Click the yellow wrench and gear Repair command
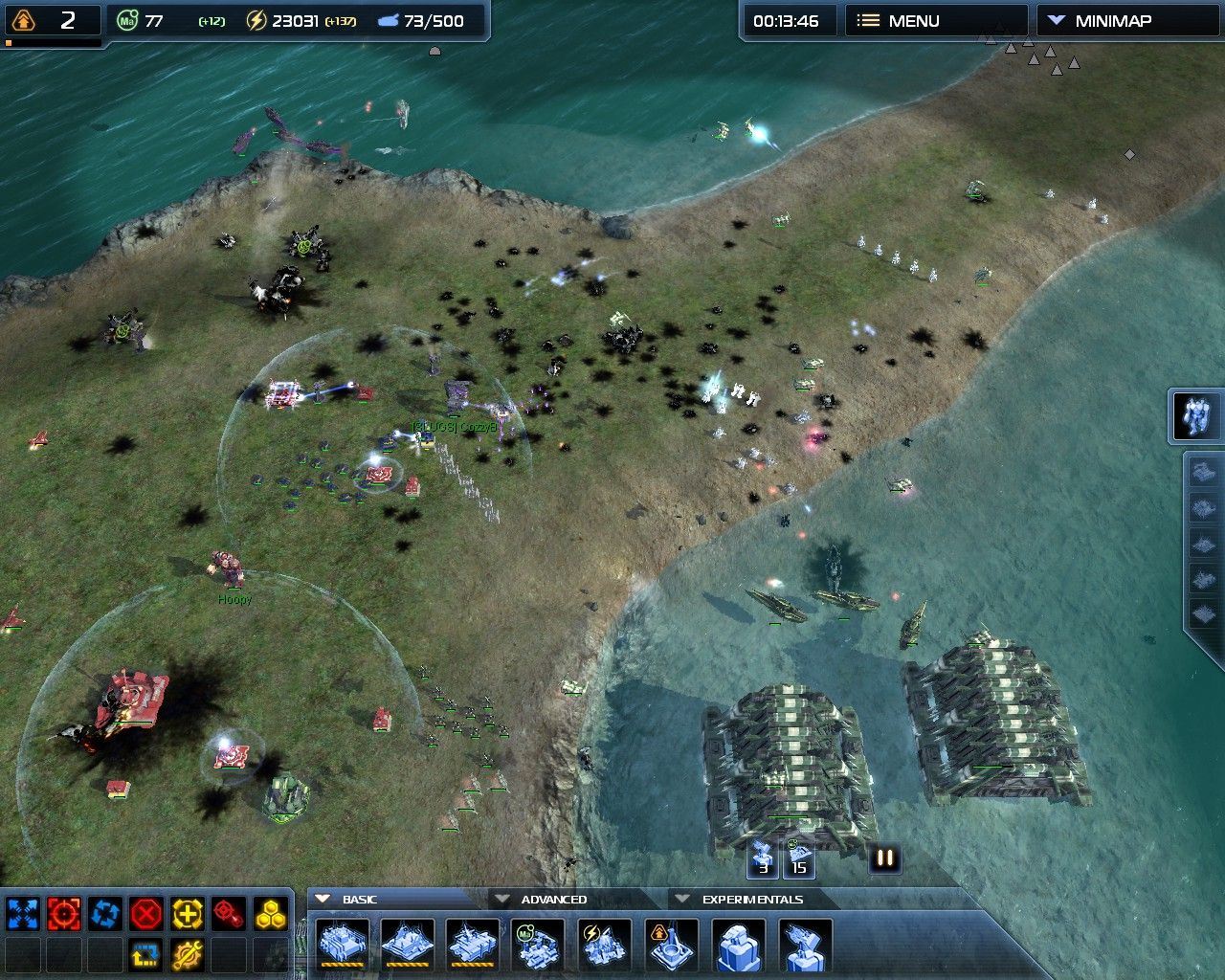1225x980 pixels. [188, 955]
